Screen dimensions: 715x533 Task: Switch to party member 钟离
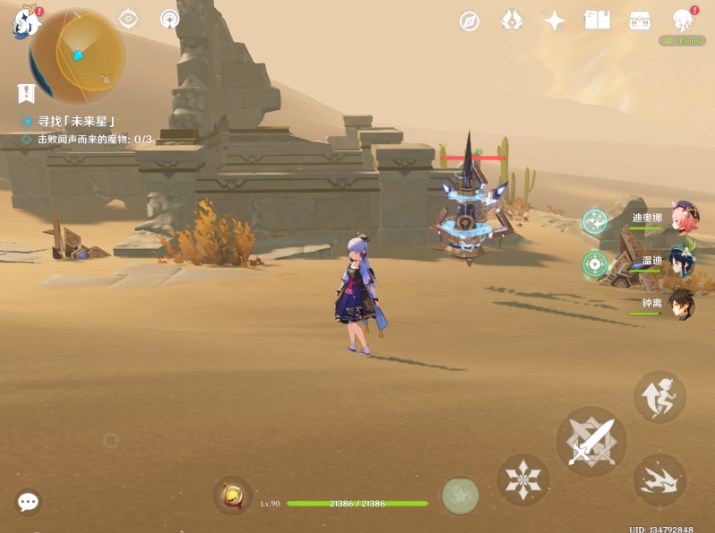coord(684,305)
